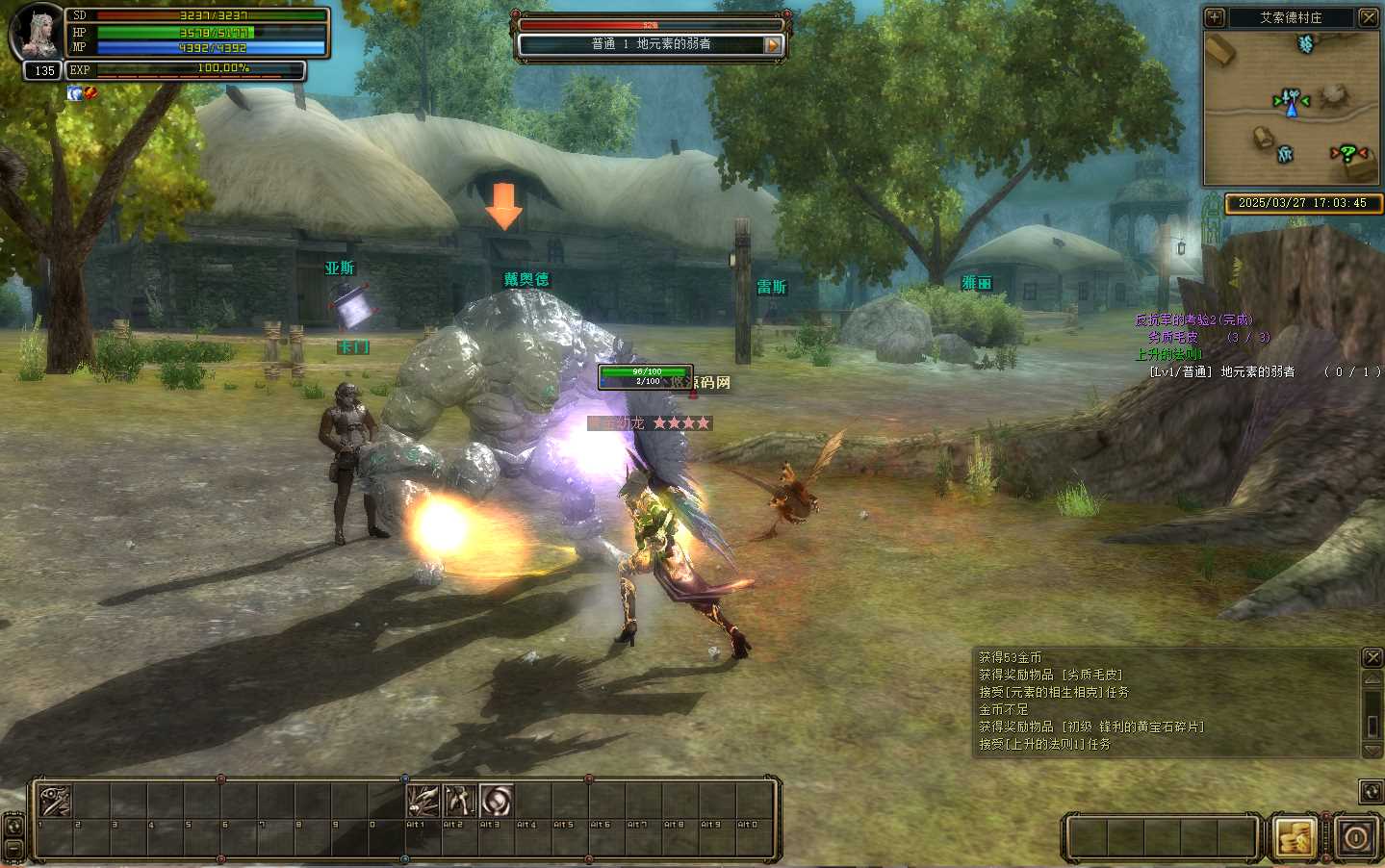Toggle the round button left of the hotbar

pyautogui.click(x=13, y=825)
